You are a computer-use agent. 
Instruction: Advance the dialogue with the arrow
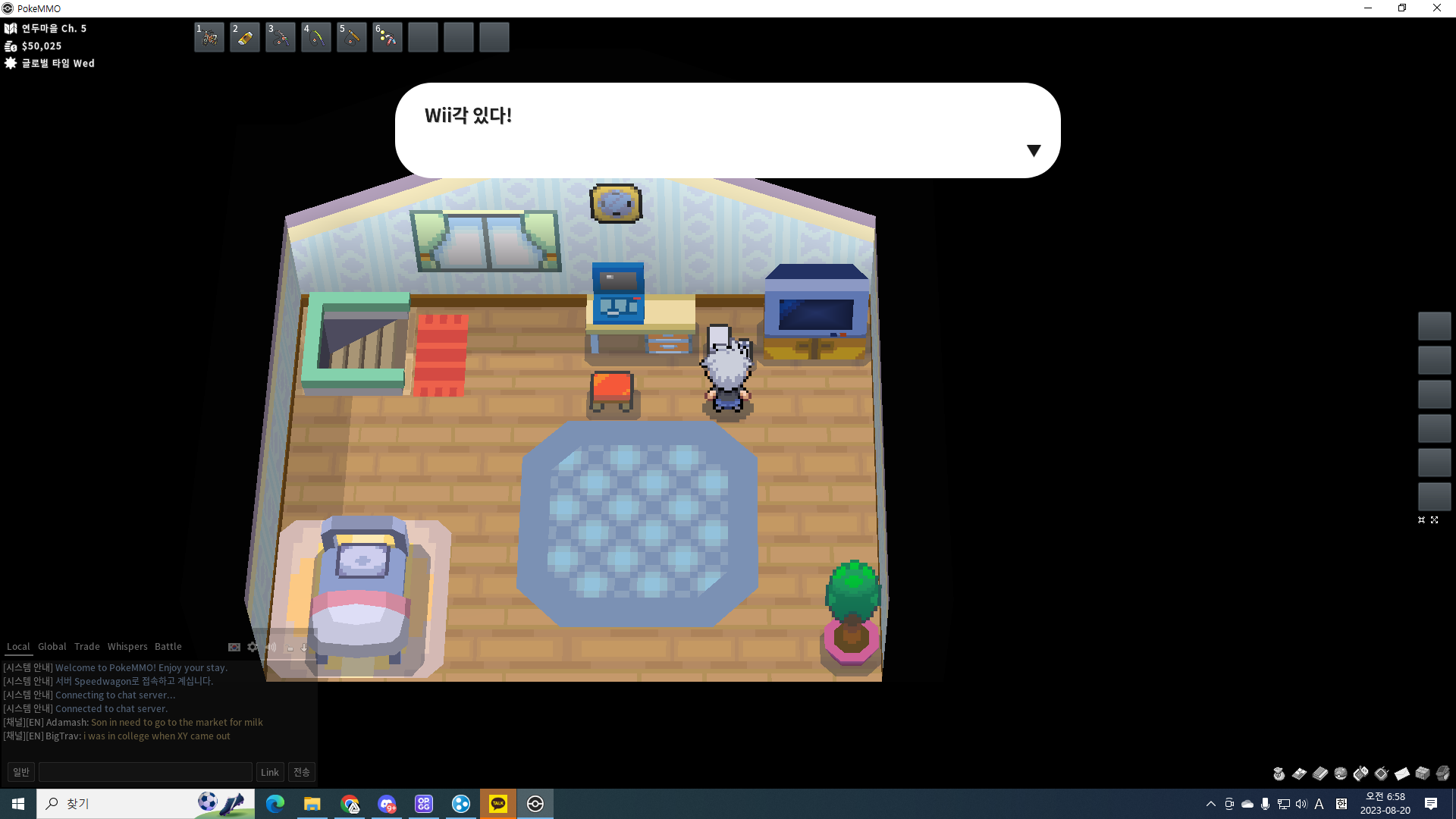pos(1034,151)
